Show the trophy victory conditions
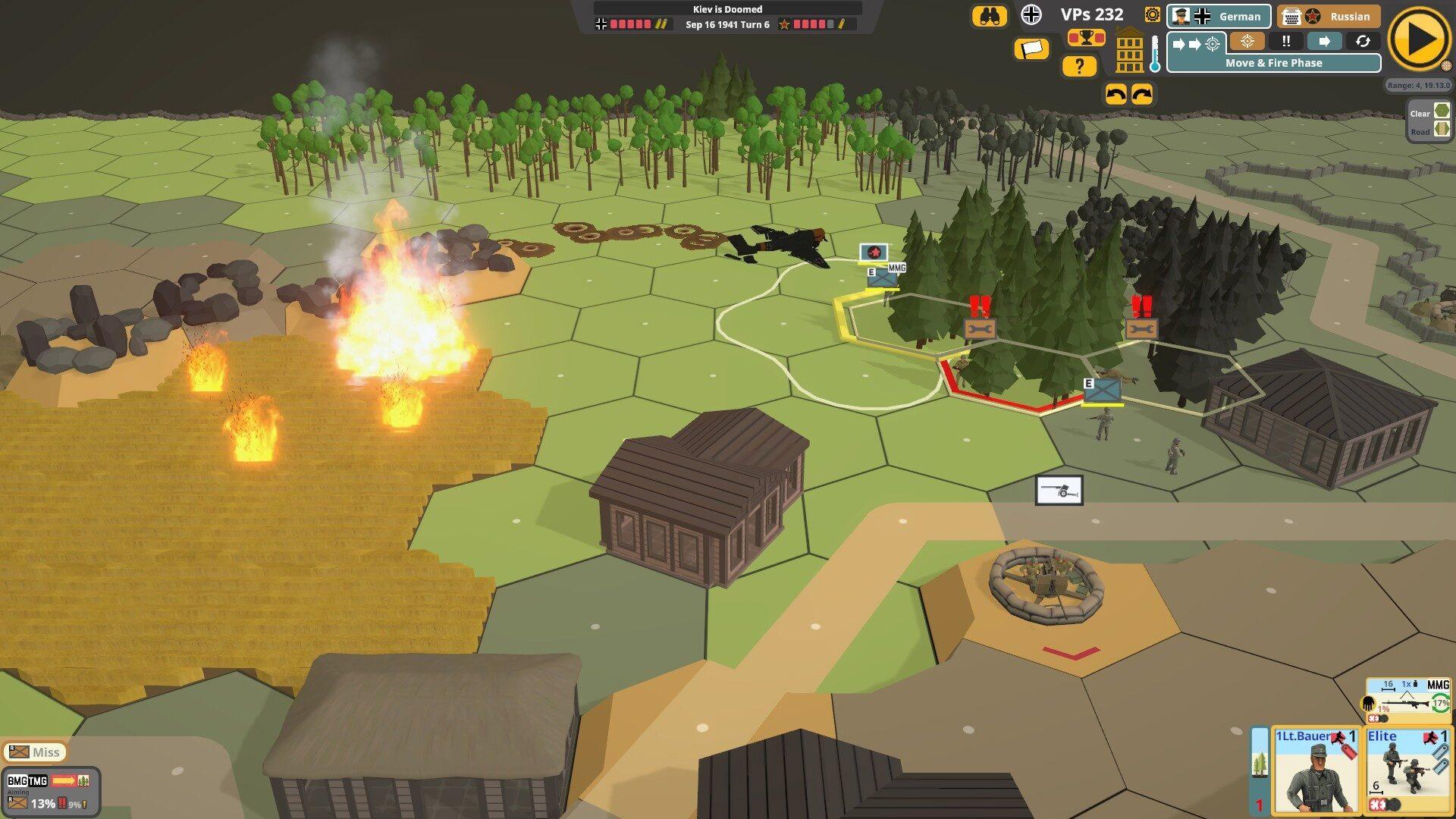Viewport: 1456px width, 819px height. point(1086,37)
